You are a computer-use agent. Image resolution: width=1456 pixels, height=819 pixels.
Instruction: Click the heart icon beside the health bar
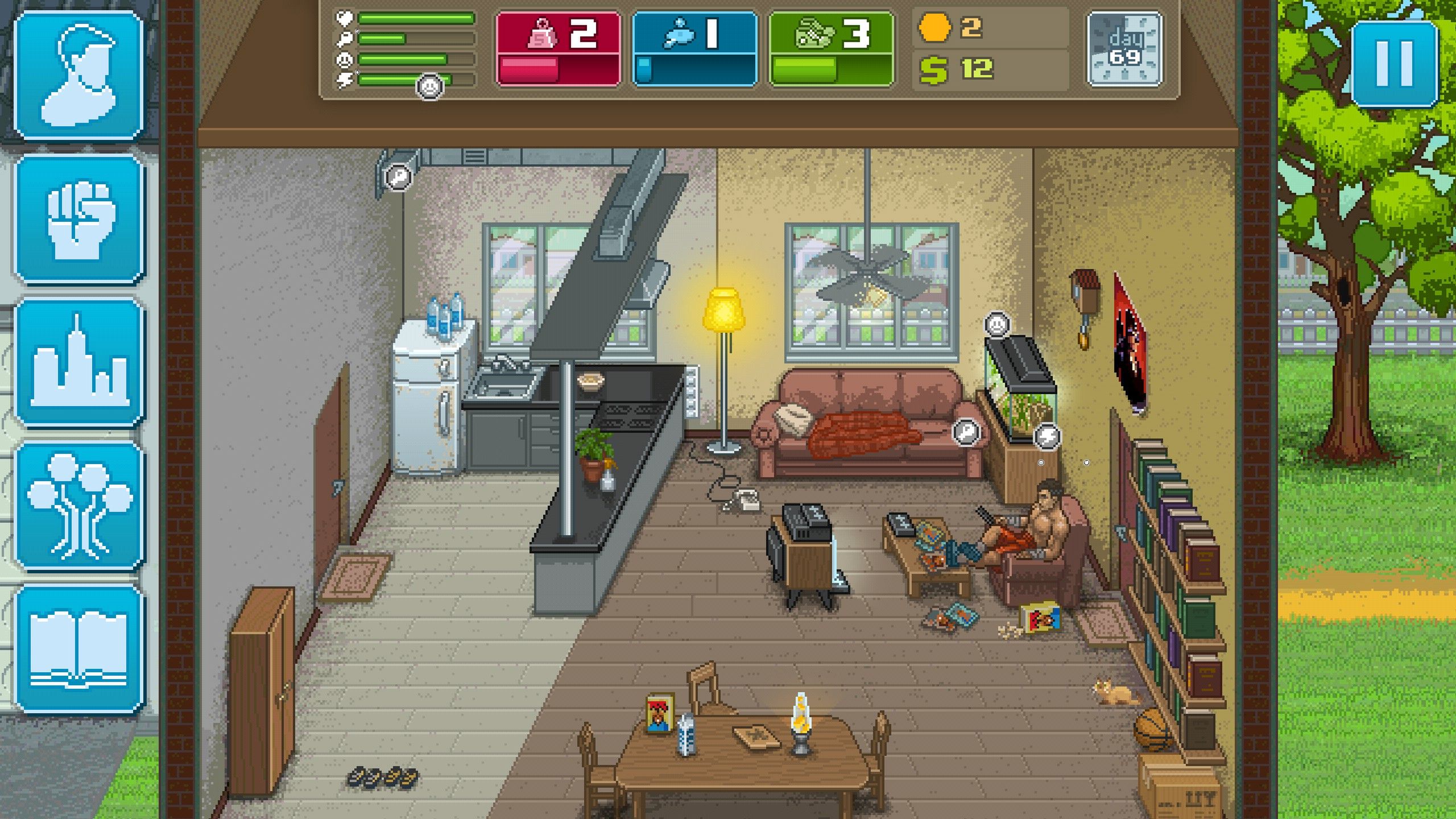point(344,18)
